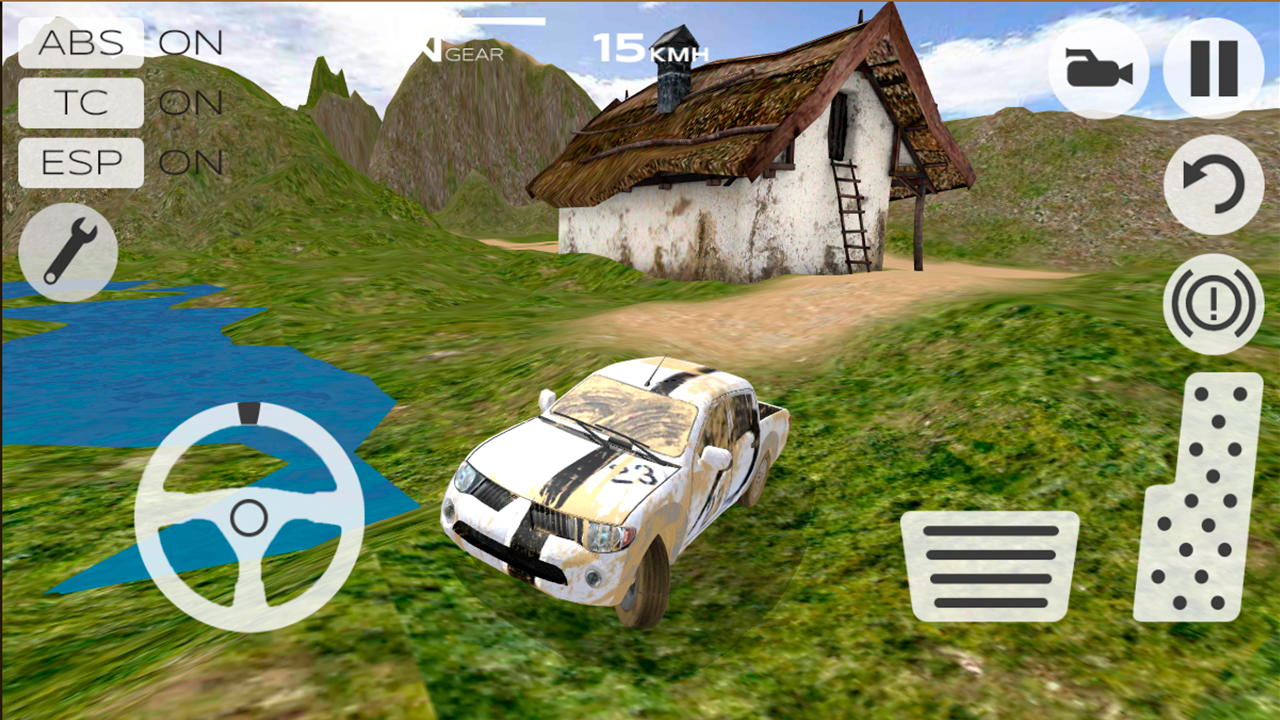Engage the handbrake button

pyautogui.click(x=1213, y=303)
